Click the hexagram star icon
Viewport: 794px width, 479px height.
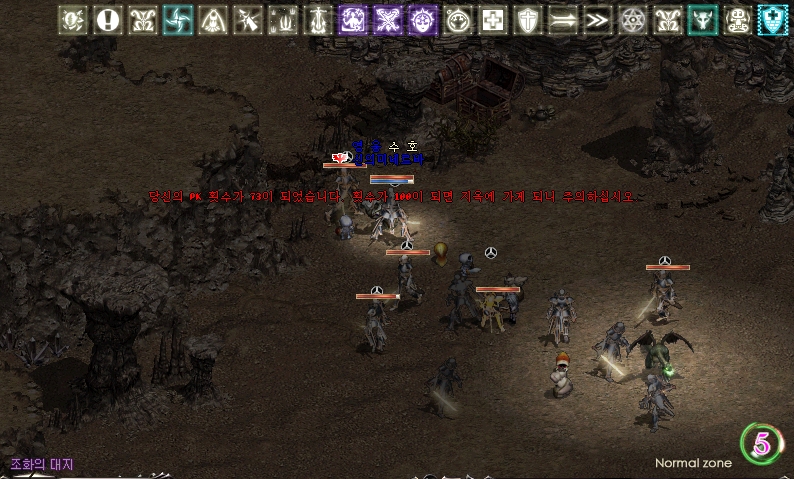pos(633,19)
